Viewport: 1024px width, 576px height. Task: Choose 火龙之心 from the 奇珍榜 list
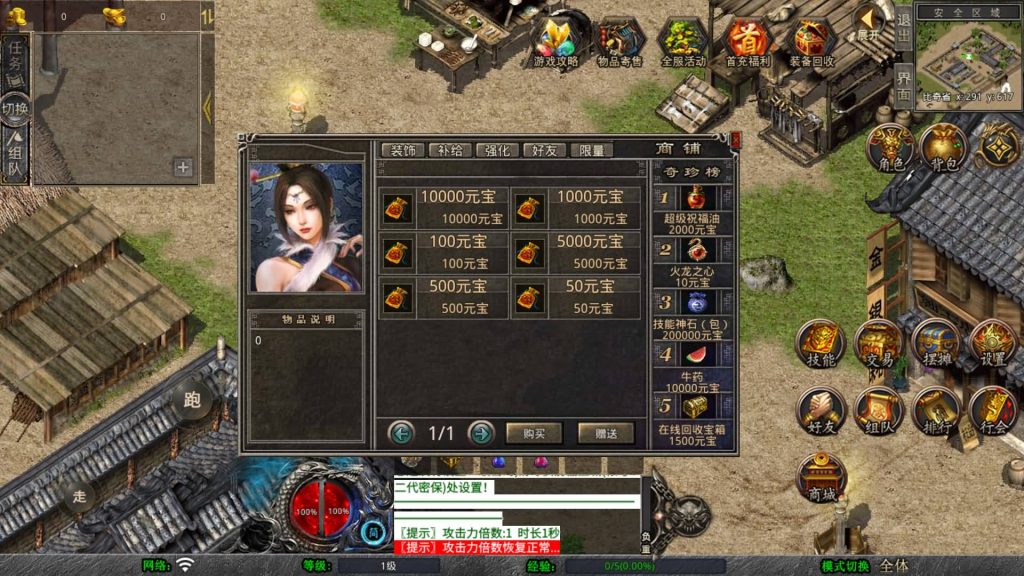click(694, 258)
